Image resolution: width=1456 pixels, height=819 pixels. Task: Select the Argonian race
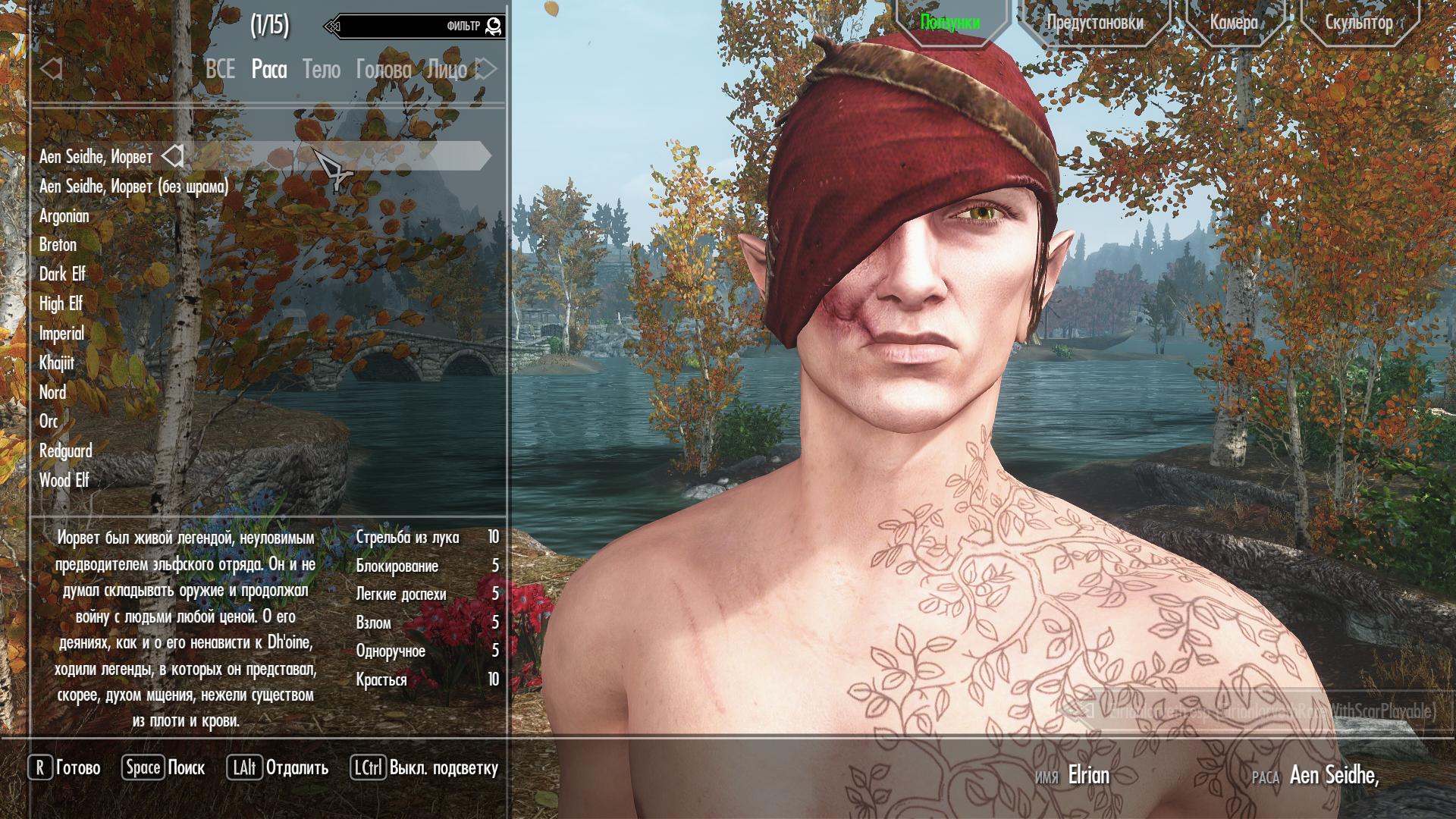64,216
